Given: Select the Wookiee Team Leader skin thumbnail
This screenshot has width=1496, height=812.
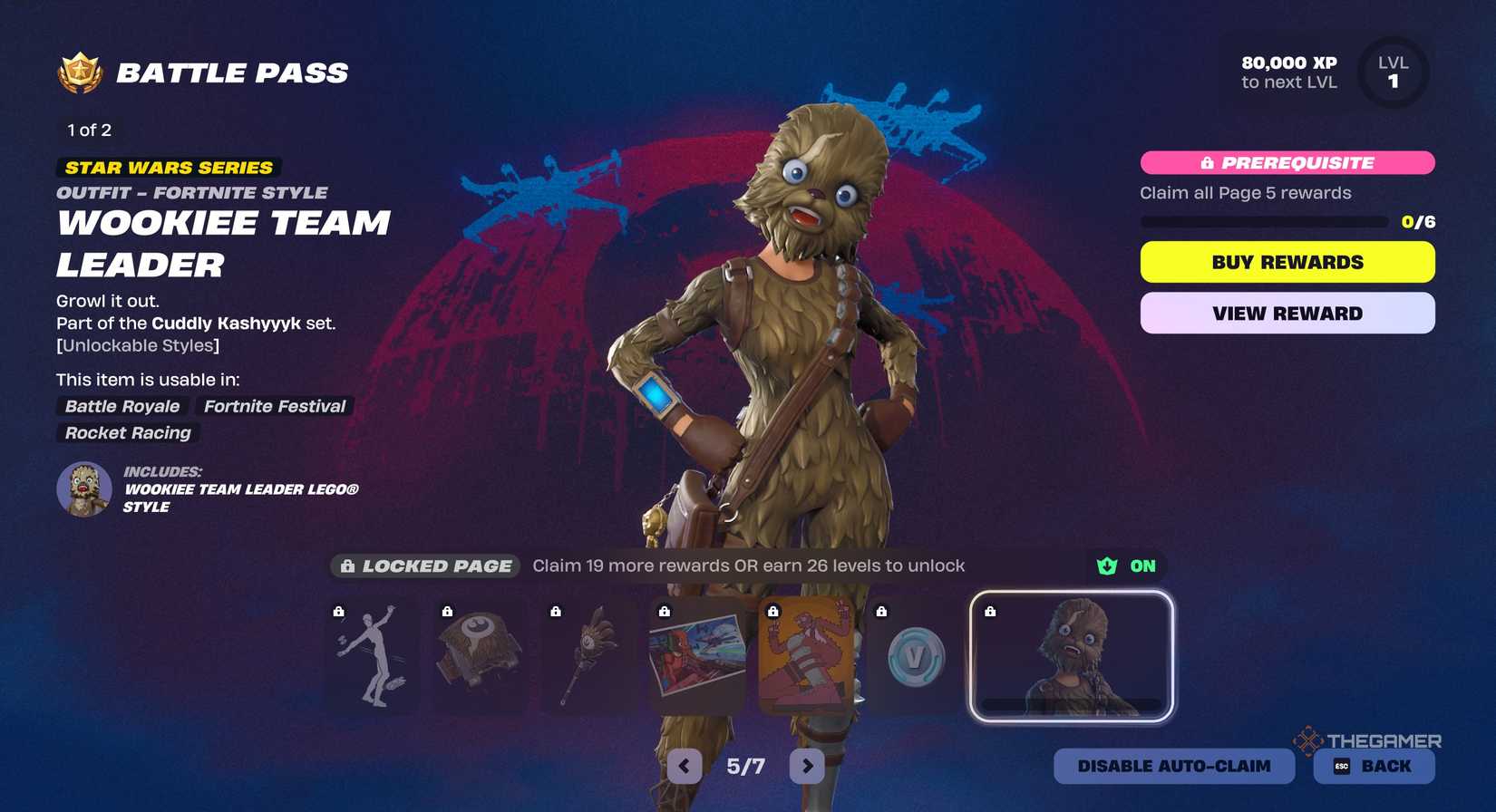Looking at the screenshot, I should click(1070, 654).
